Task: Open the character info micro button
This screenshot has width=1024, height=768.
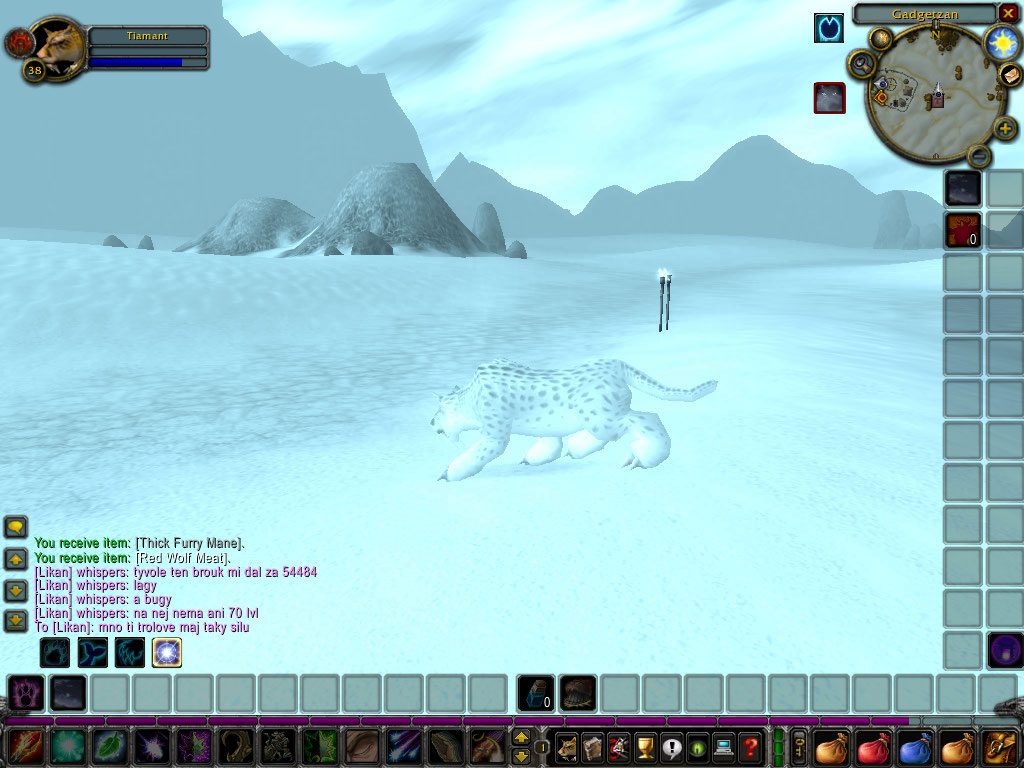Action: (x=567, y=747)
